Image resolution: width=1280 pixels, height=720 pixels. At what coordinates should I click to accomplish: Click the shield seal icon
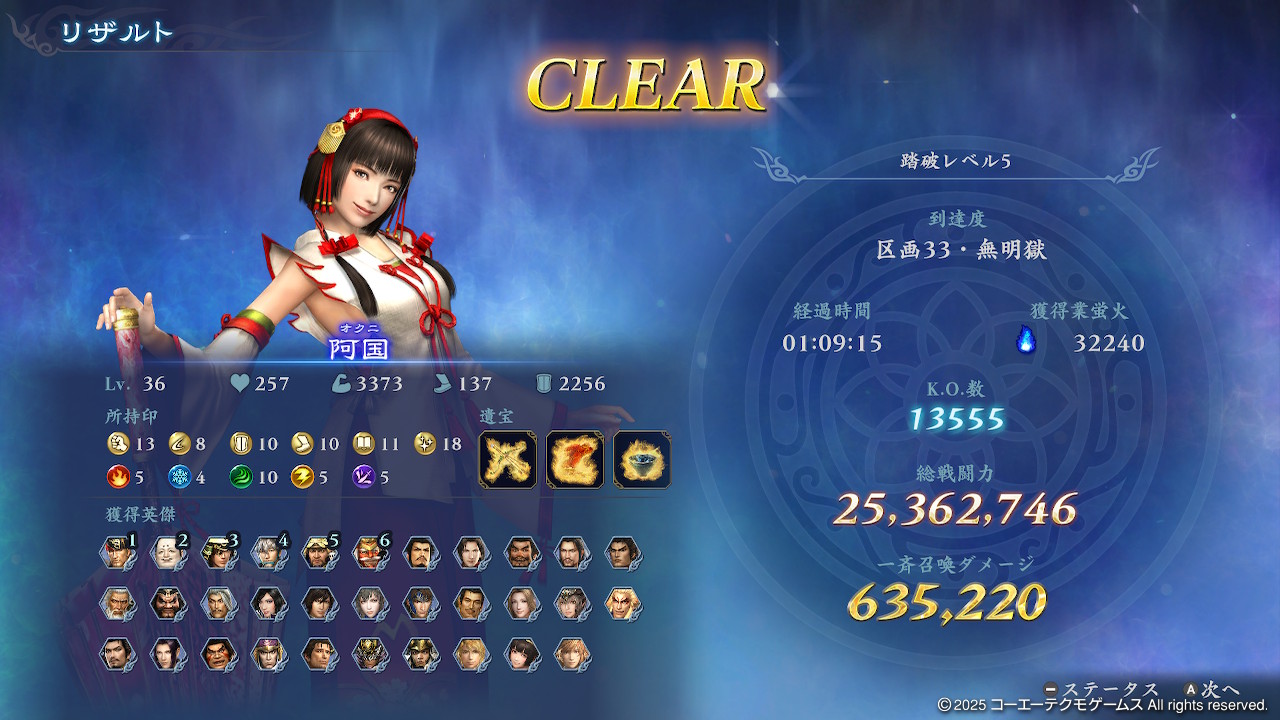click(x=241, y=443)
